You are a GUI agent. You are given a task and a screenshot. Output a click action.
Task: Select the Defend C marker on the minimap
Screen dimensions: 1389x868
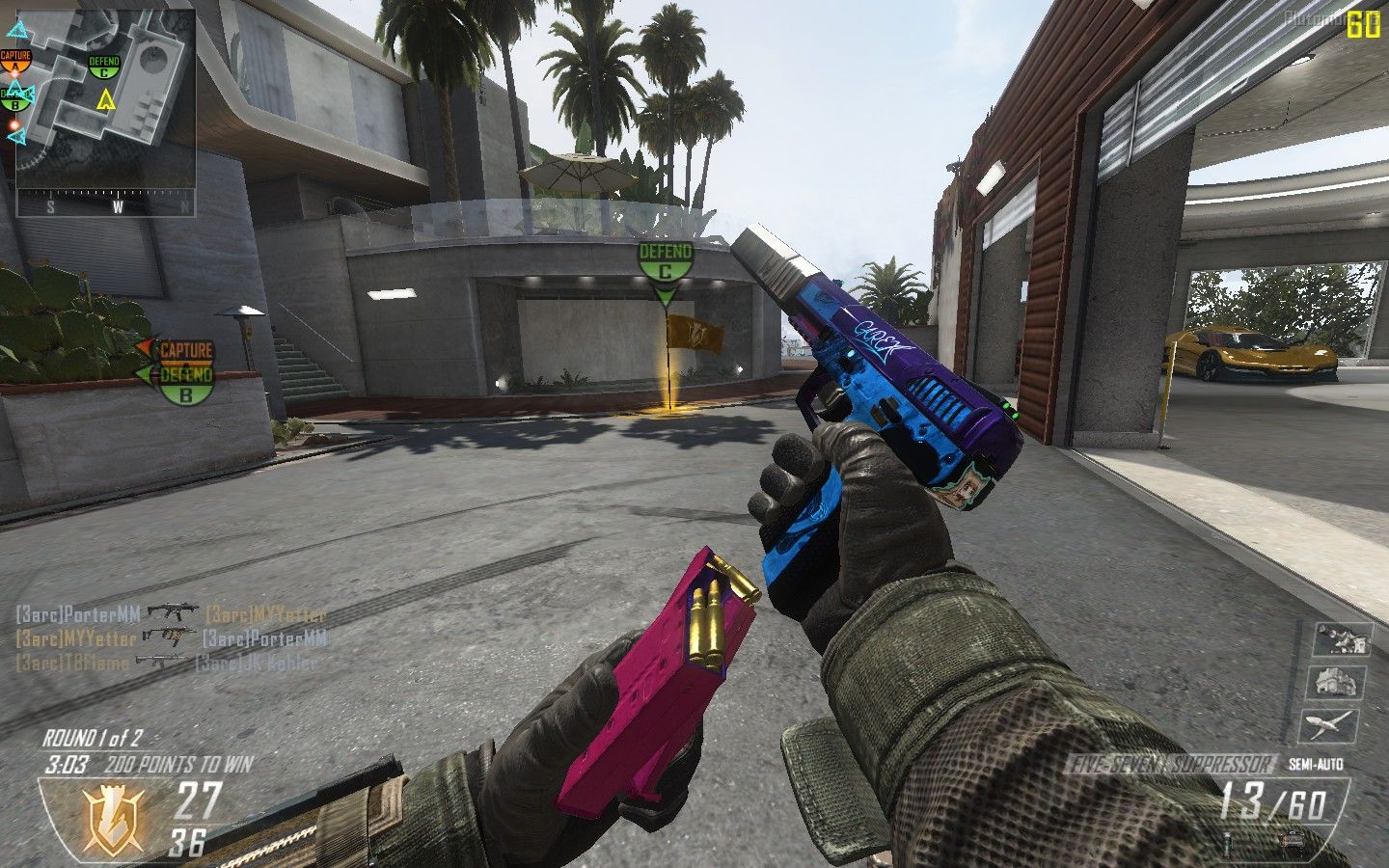coord(104,66)
